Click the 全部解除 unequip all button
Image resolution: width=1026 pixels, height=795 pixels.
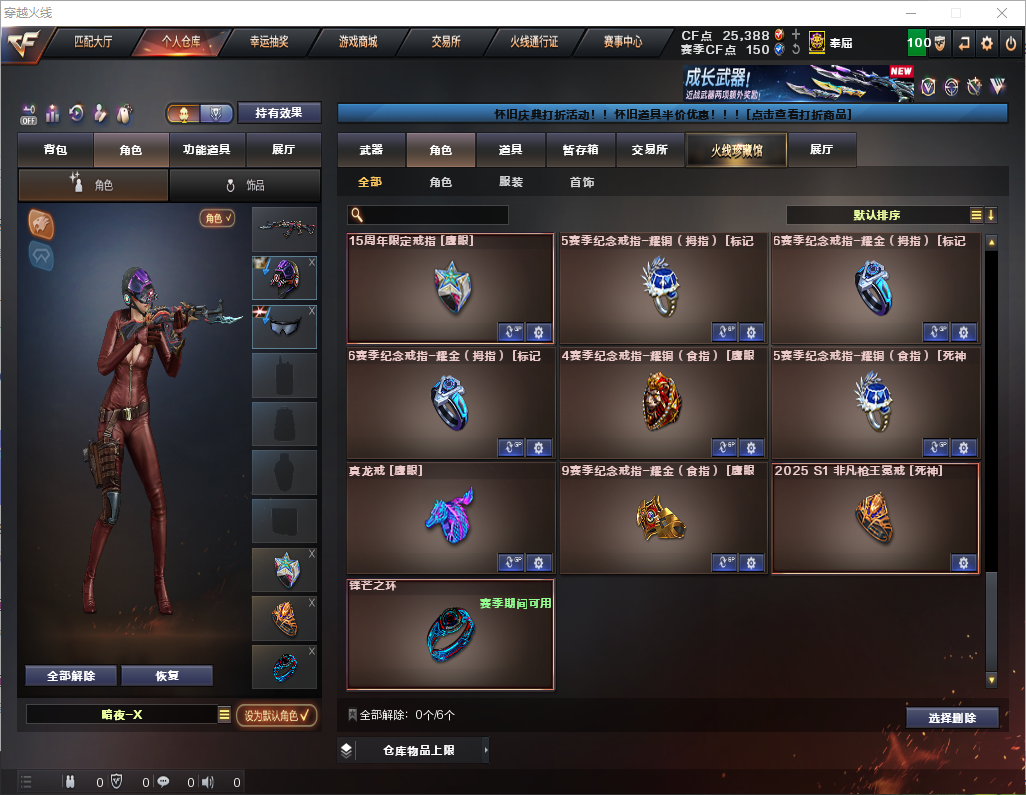[x=70, y=676]
